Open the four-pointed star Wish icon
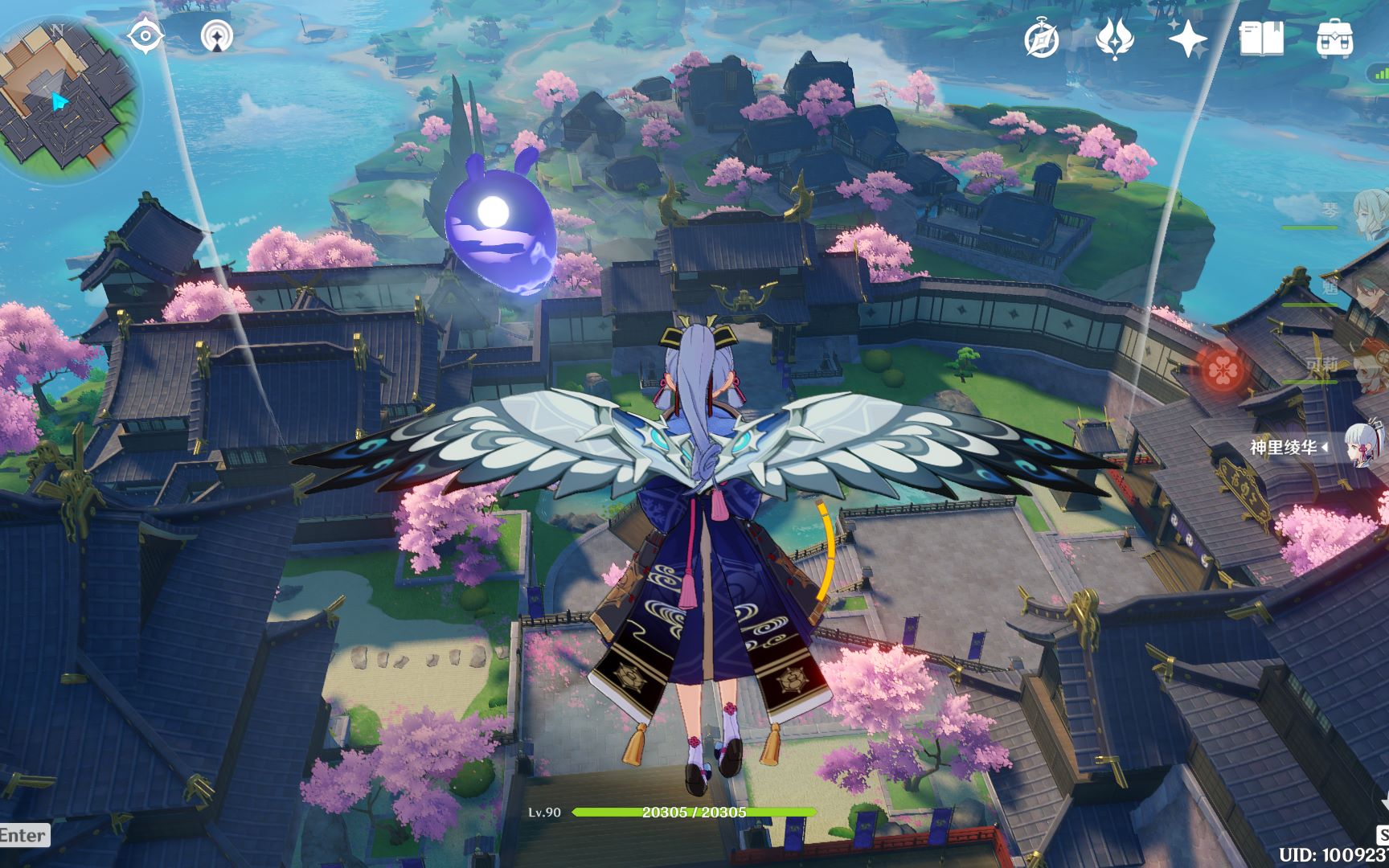Viewport: 1389px width, 868px height. point(1187,39)
